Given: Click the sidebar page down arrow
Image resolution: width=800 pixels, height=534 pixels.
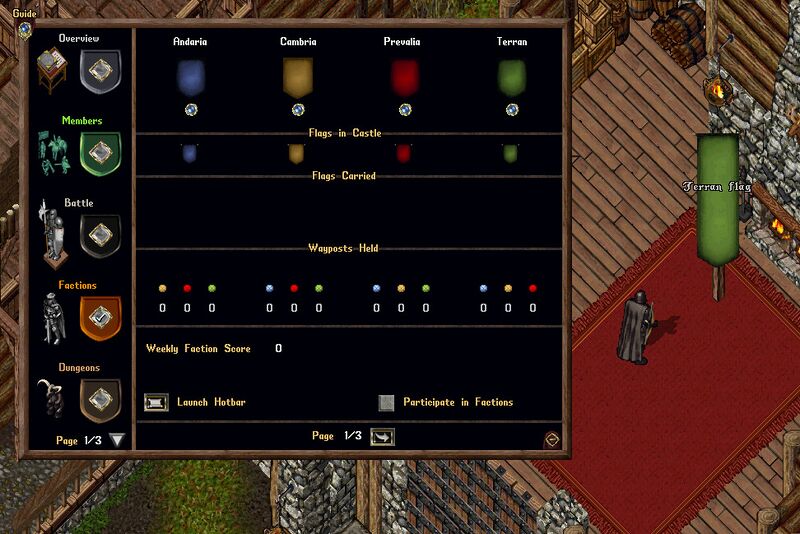Looking at the screenshot, I should click(118, 440).
